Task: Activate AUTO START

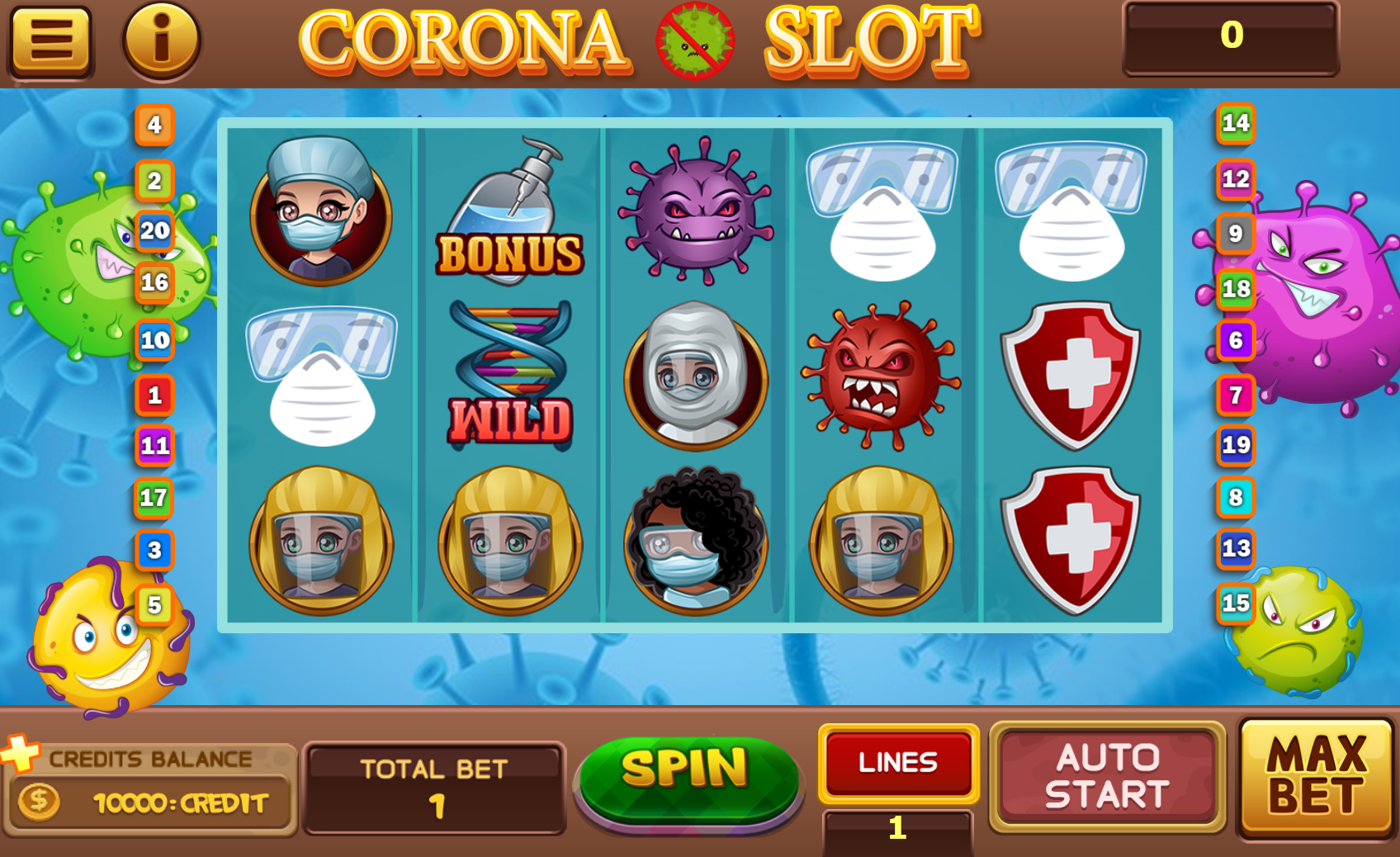Action: click(x=1107, y=776)
